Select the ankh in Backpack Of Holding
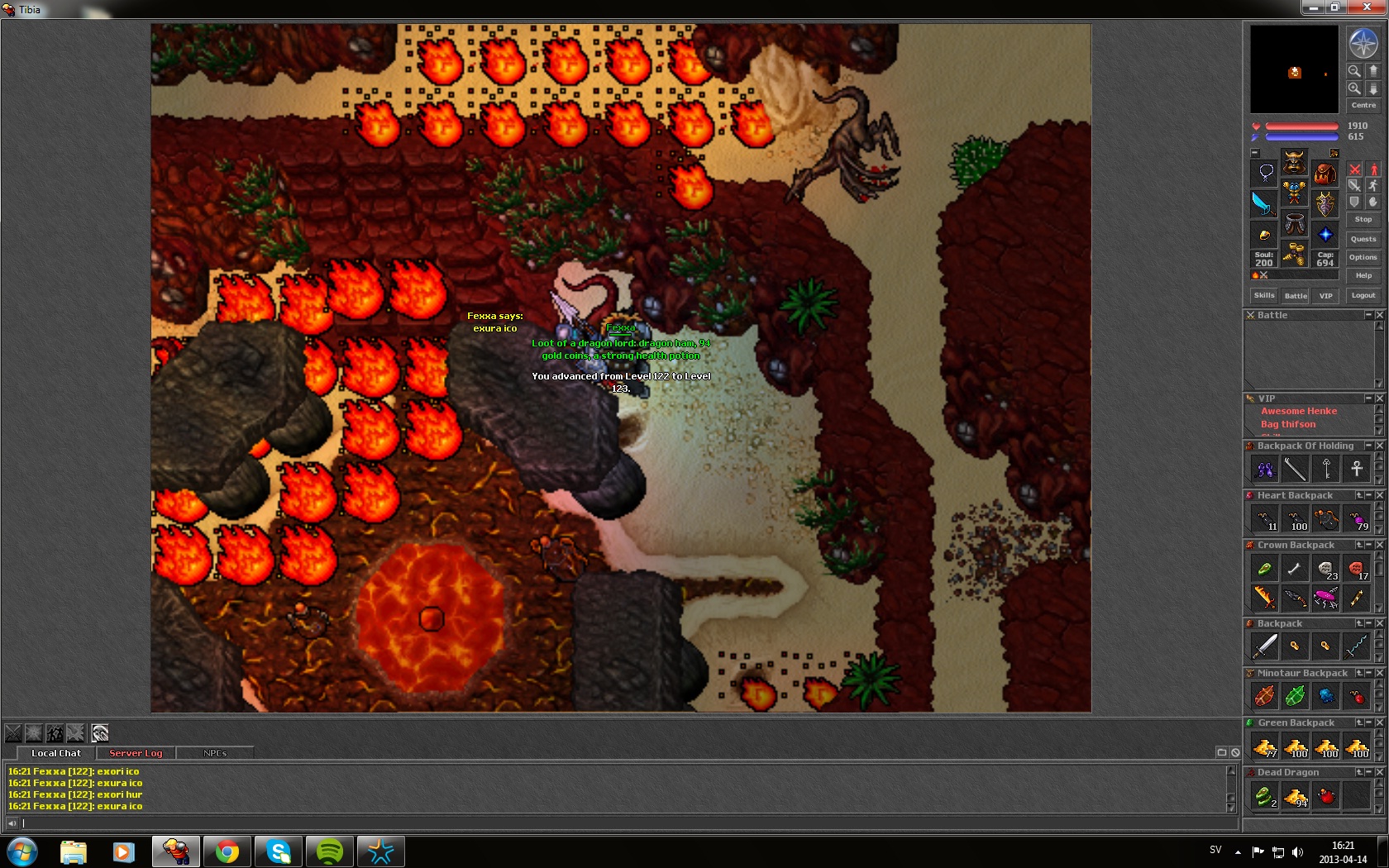The height and width of the screenshot is (868, 1389). 1356,469
